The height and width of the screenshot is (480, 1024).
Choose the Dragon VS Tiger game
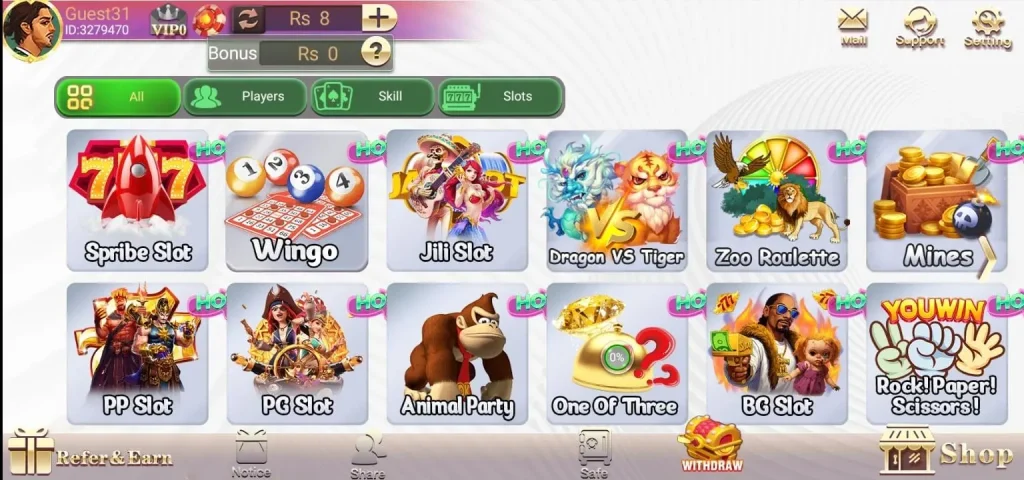point(616,201)
